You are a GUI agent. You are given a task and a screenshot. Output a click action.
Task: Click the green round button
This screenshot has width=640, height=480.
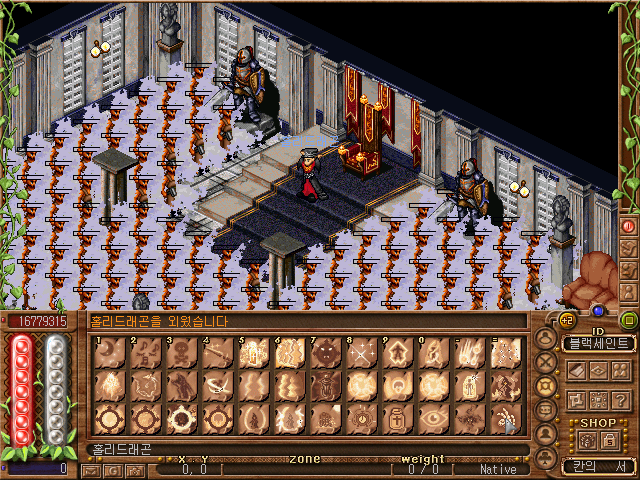[628, 320]
